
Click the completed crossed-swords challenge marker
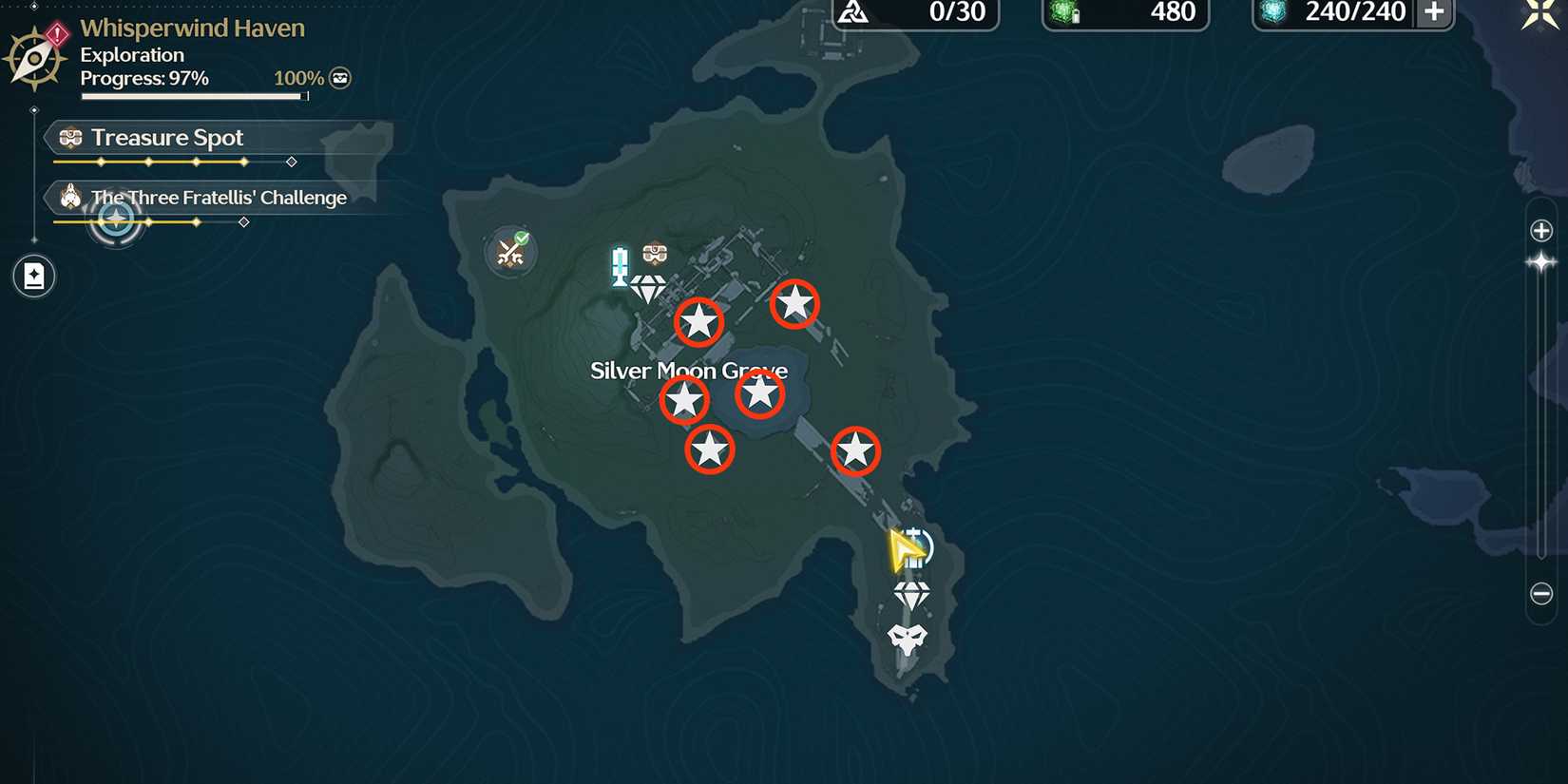[x=511, y=249]
